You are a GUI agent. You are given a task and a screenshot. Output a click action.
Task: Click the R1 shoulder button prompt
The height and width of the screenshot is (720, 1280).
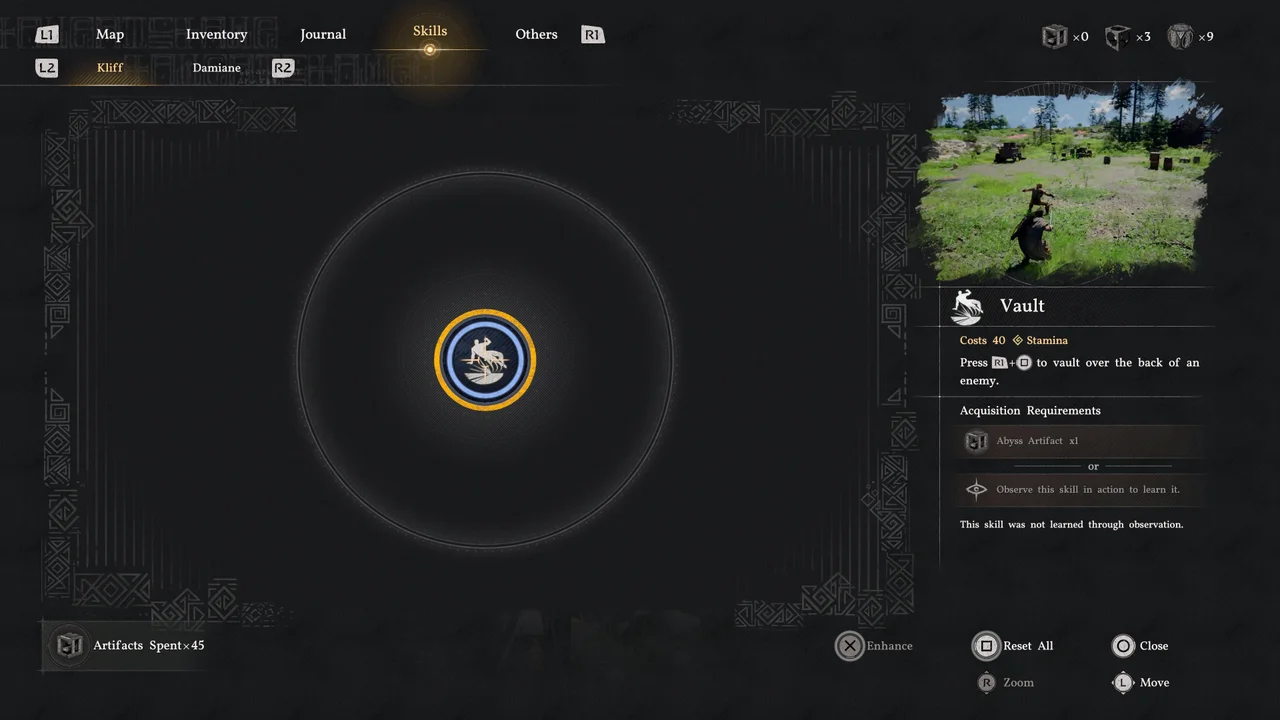click(593, 34)
